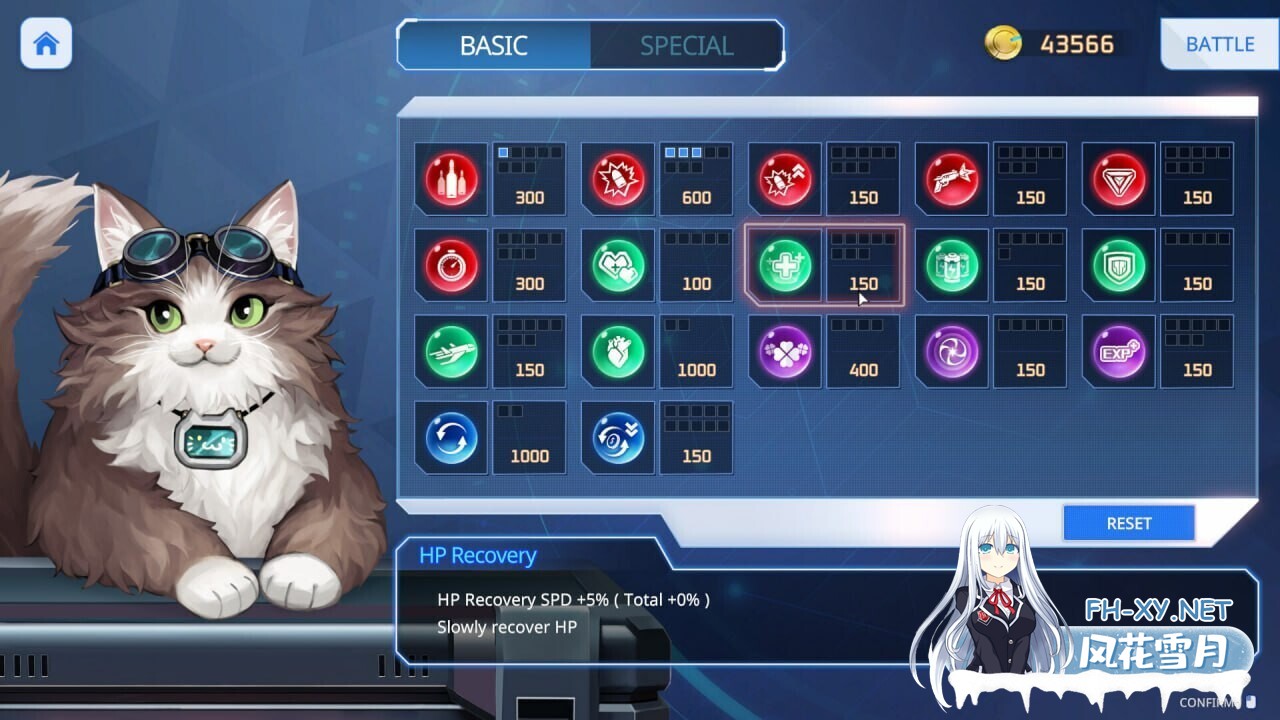The height and width of the screenshot is (720, 1280).
Task: Switch to the BASIC tab
Action: [x=493, y=45]
